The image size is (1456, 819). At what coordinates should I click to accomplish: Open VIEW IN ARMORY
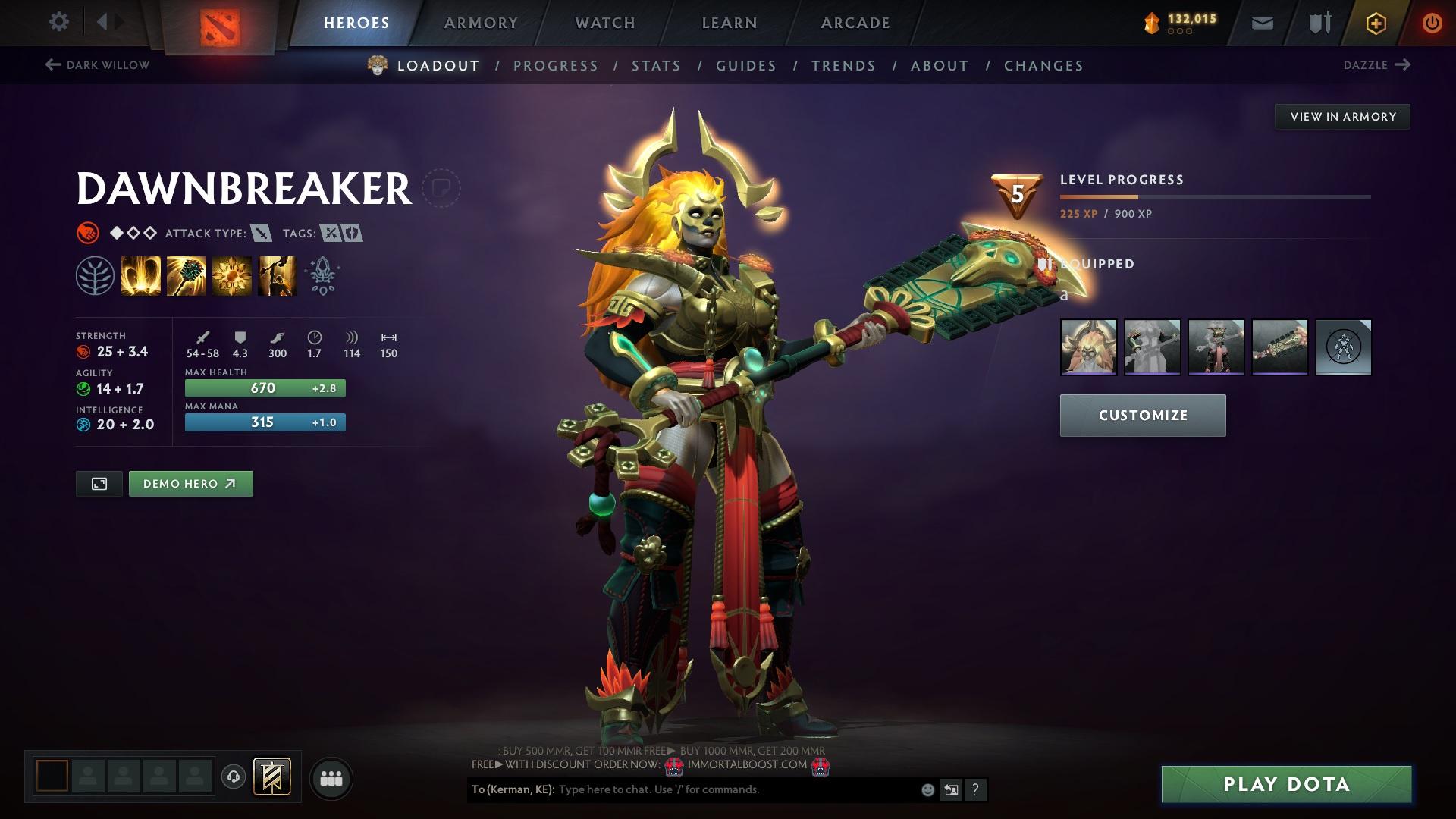point(1342,116)
